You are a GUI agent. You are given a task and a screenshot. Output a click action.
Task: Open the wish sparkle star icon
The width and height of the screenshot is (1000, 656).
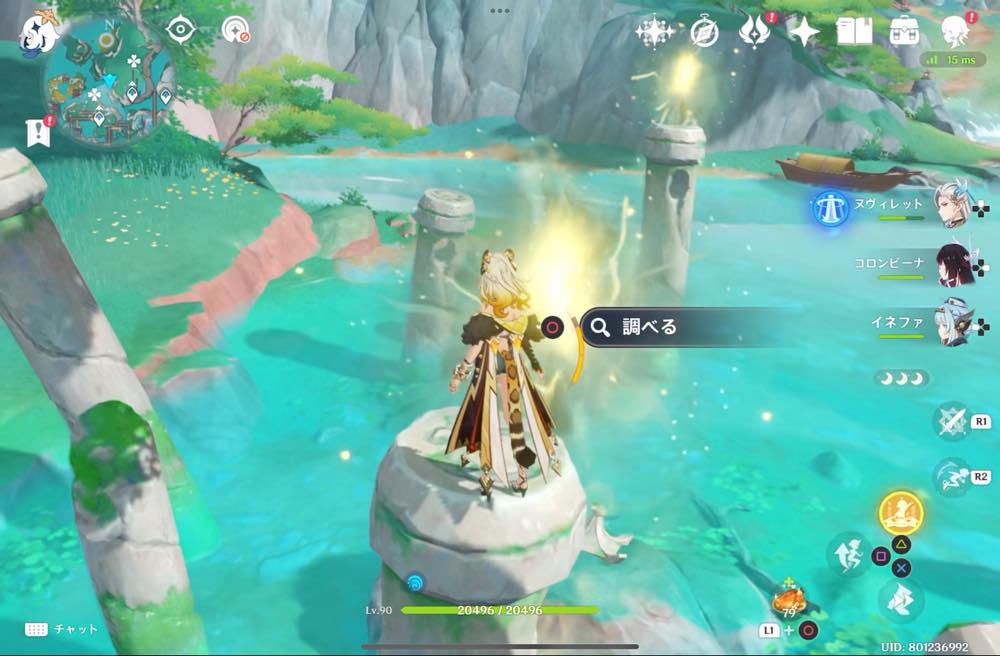(654, 32)
